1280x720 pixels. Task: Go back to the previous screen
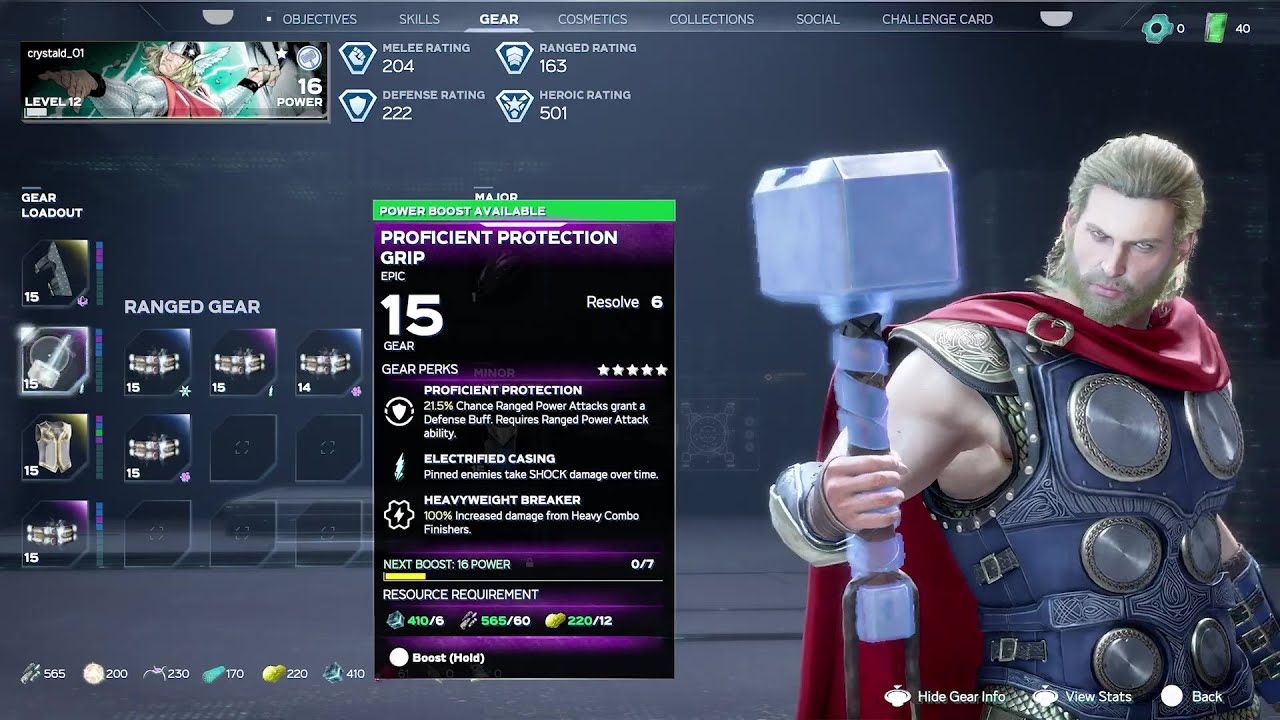click(1192, 697)
